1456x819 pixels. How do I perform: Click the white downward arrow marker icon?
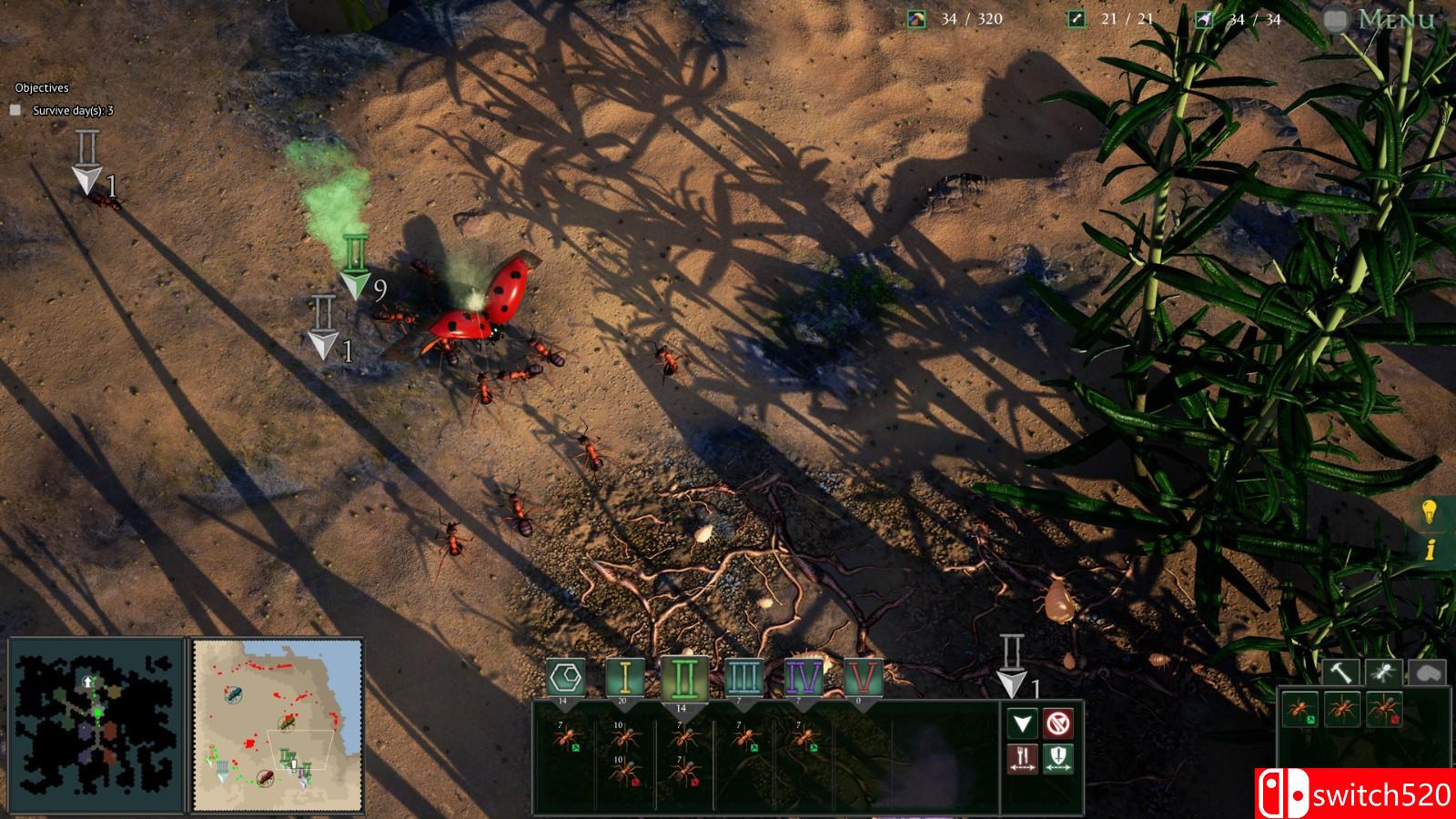pos(1024,722)
